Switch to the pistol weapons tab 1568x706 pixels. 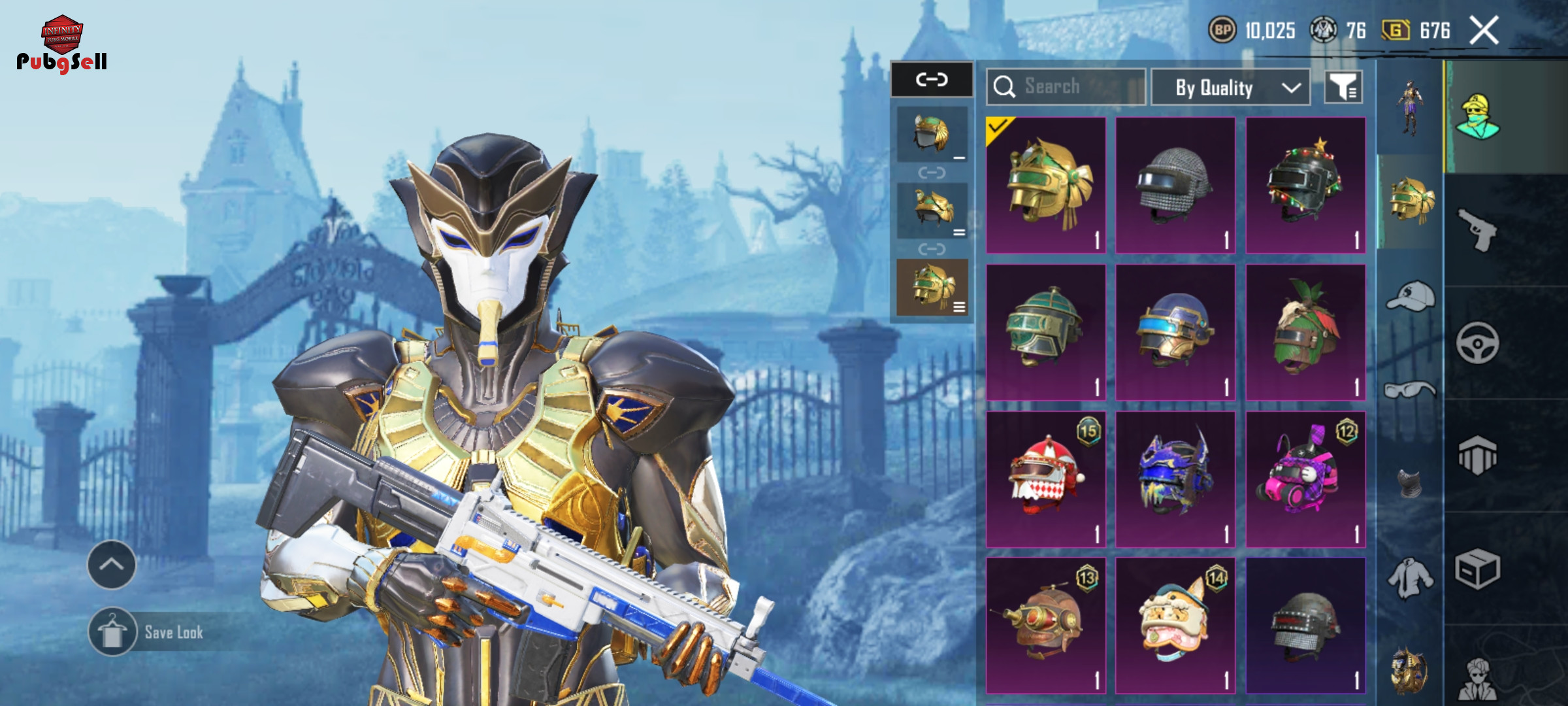[1478, 230]
